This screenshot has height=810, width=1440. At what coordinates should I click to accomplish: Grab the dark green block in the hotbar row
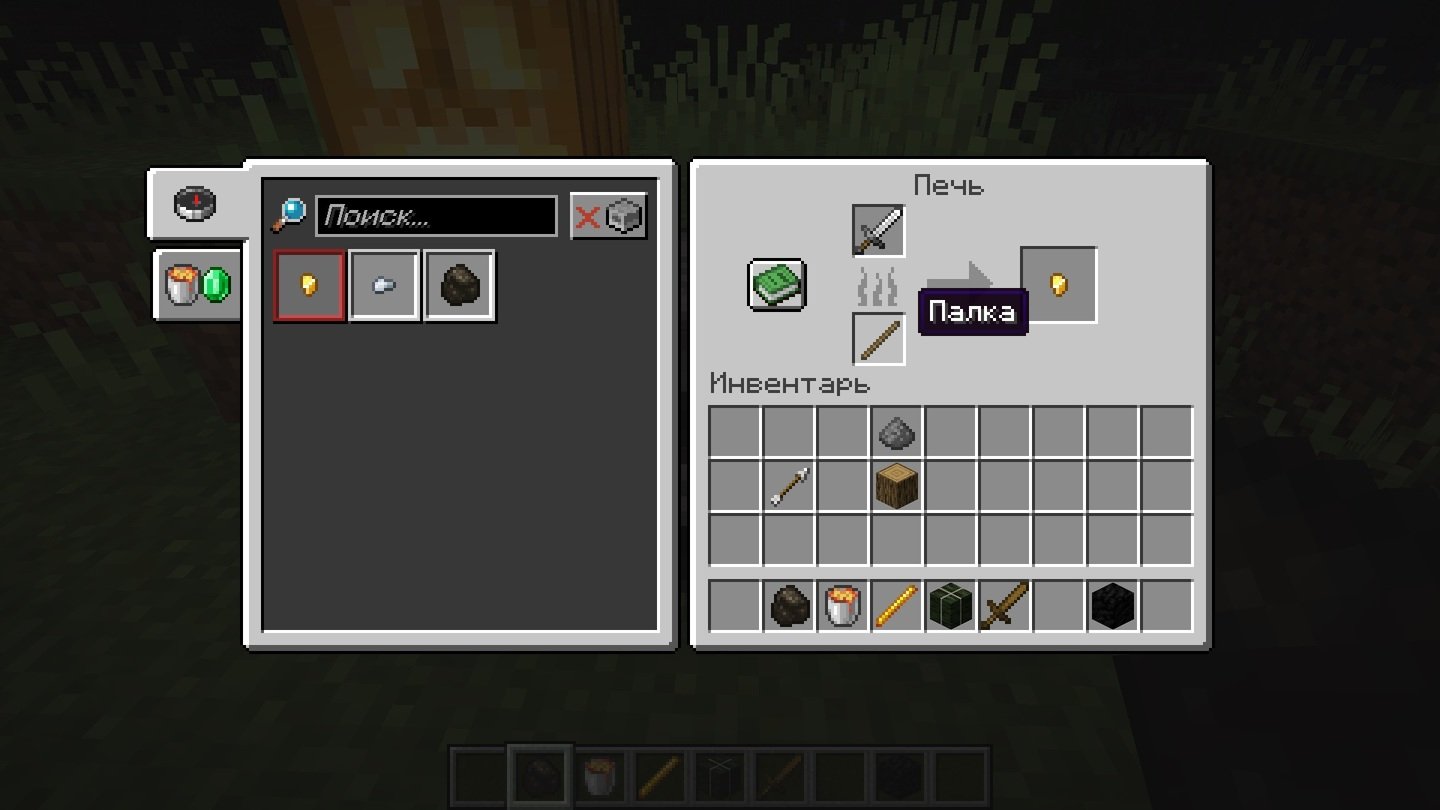[x=951, y=606]
